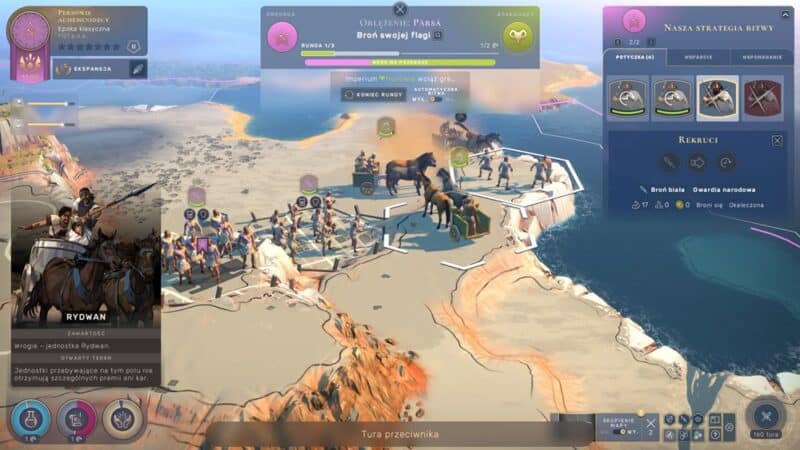Image resolution: width=800 pixels, height=450 pixels.
Task: Select the highlighted spearman unit card
Action: [x=717, y=96]
